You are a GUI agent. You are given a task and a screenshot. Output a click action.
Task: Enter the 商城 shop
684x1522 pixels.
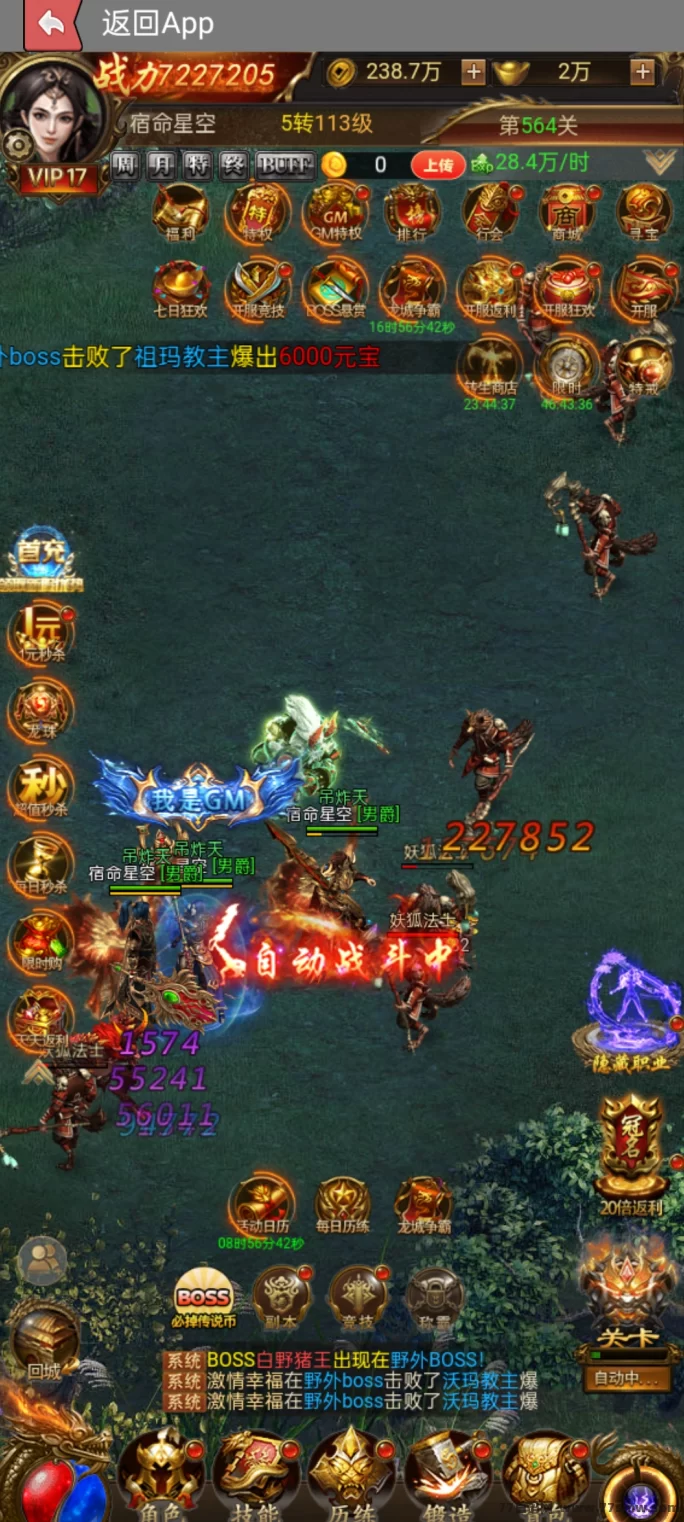tap(566, 212)
